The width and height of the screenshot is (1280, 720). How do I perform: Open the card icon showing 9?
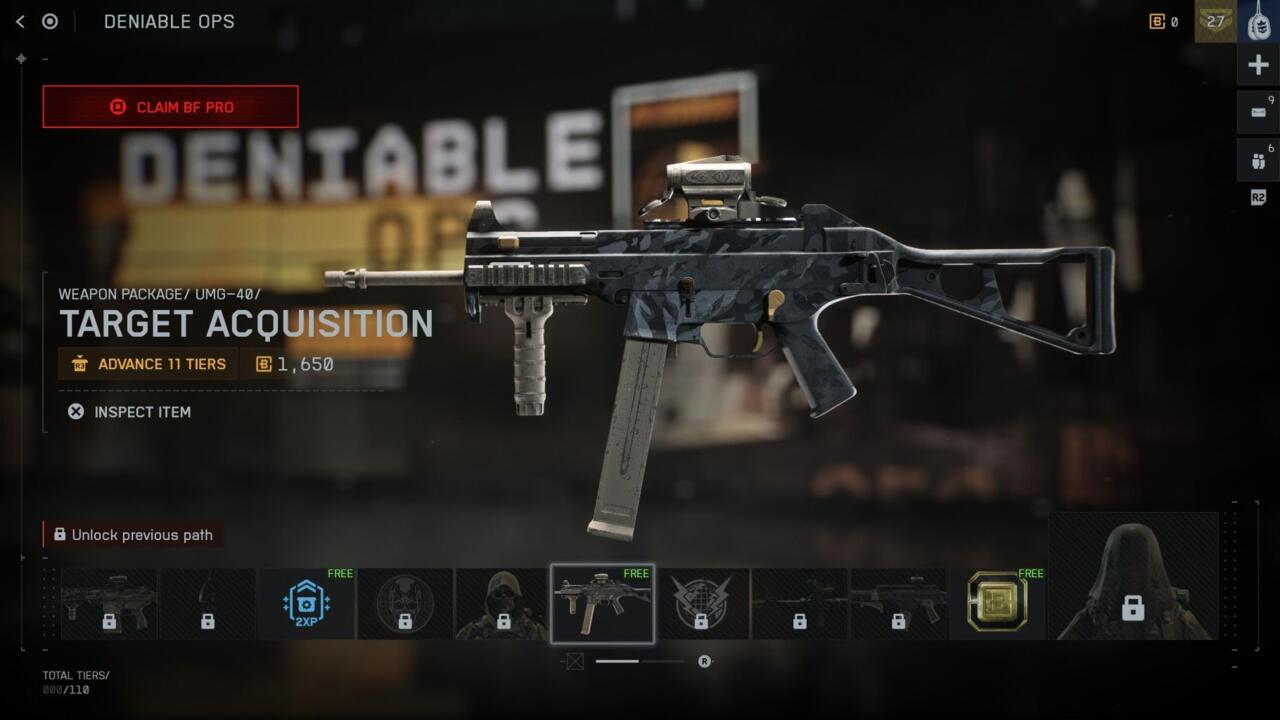[1258, 112]
